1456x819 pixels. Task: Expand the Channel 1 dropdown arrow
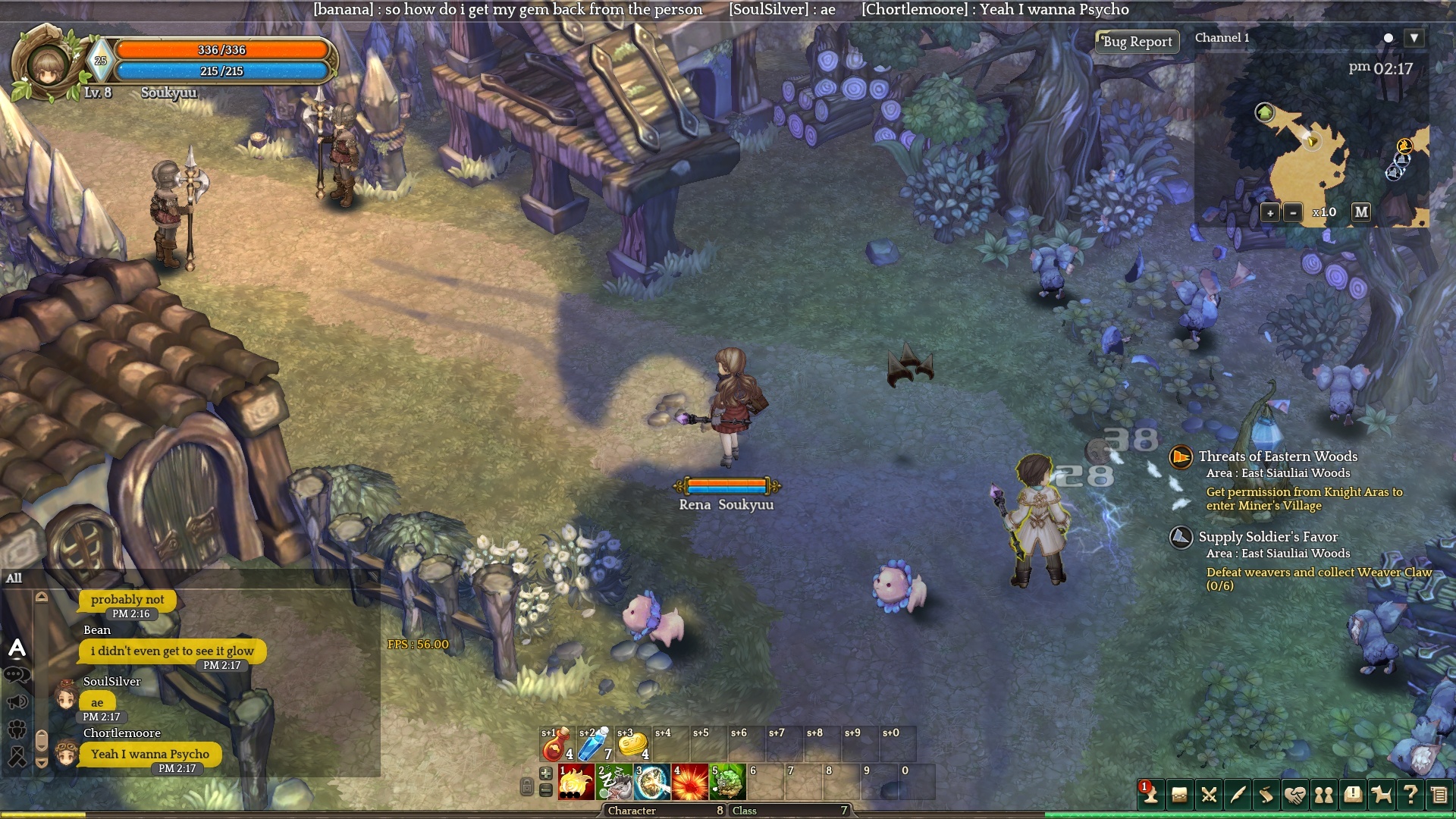tap(1414, 38)
